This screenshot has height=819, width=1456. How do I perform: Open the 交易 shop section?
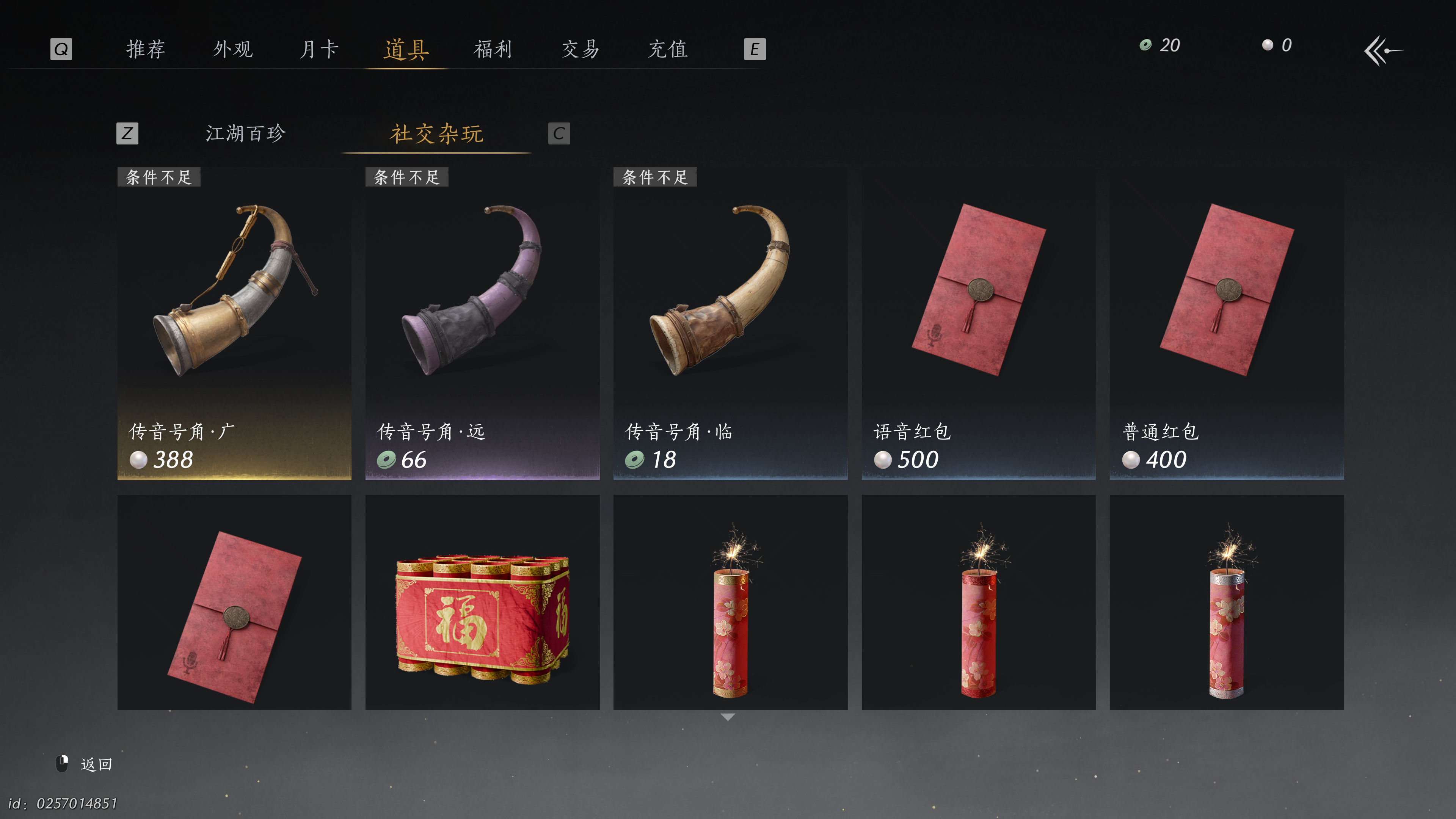[x=580, y=50]
